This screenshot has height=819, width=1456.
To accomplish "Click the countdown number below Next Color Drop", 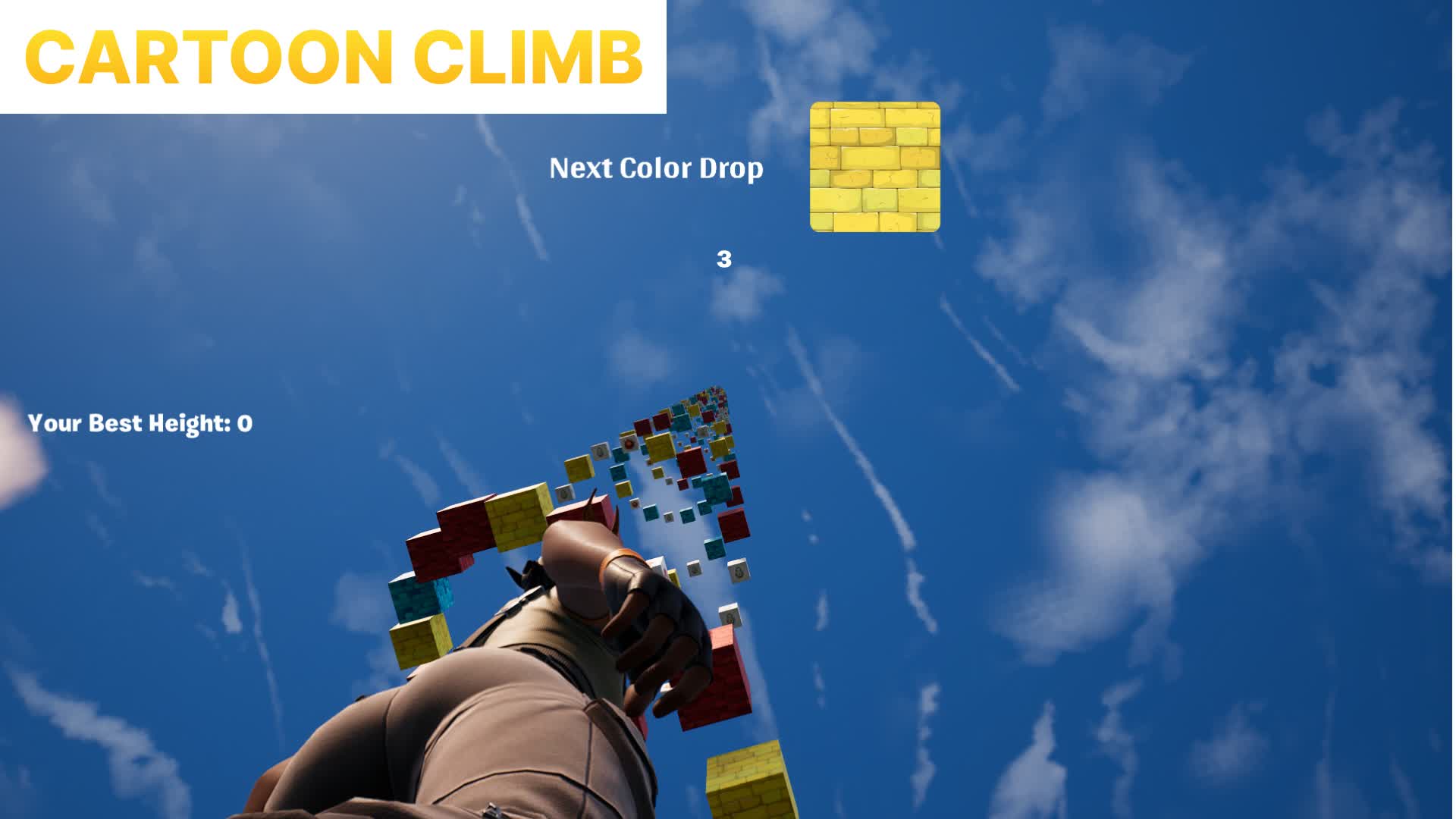I will pos(723,259).
